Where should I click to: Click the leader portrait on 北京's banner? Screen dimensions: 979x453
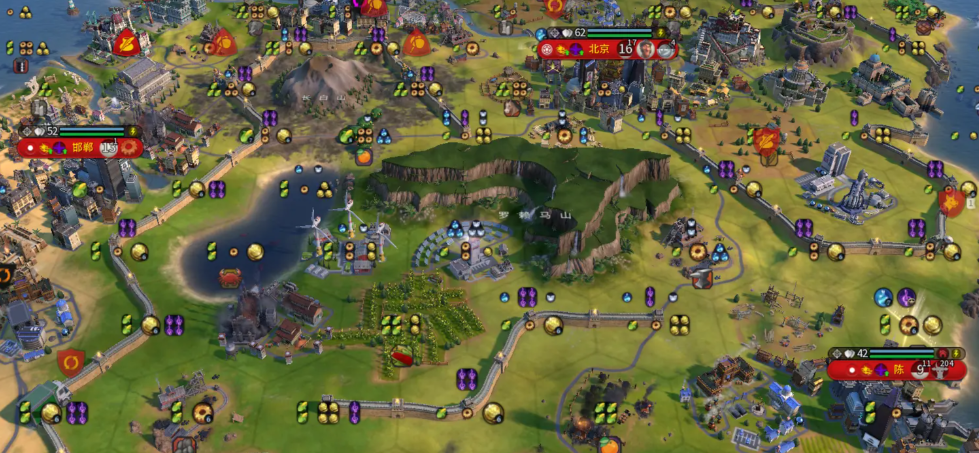pos(647,49)
